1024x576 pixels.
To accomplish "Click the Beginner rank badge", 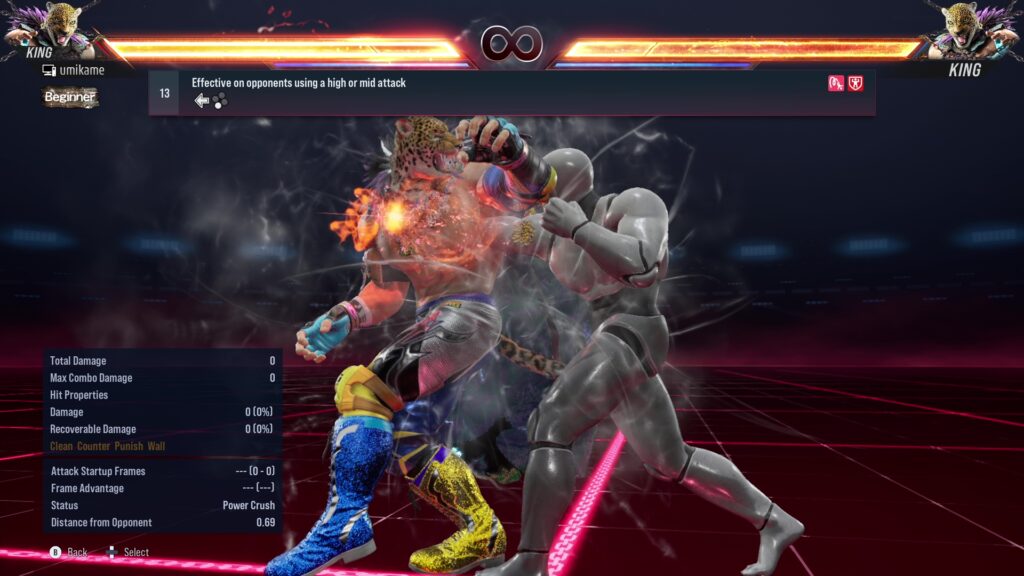I will tap(70, 97).
